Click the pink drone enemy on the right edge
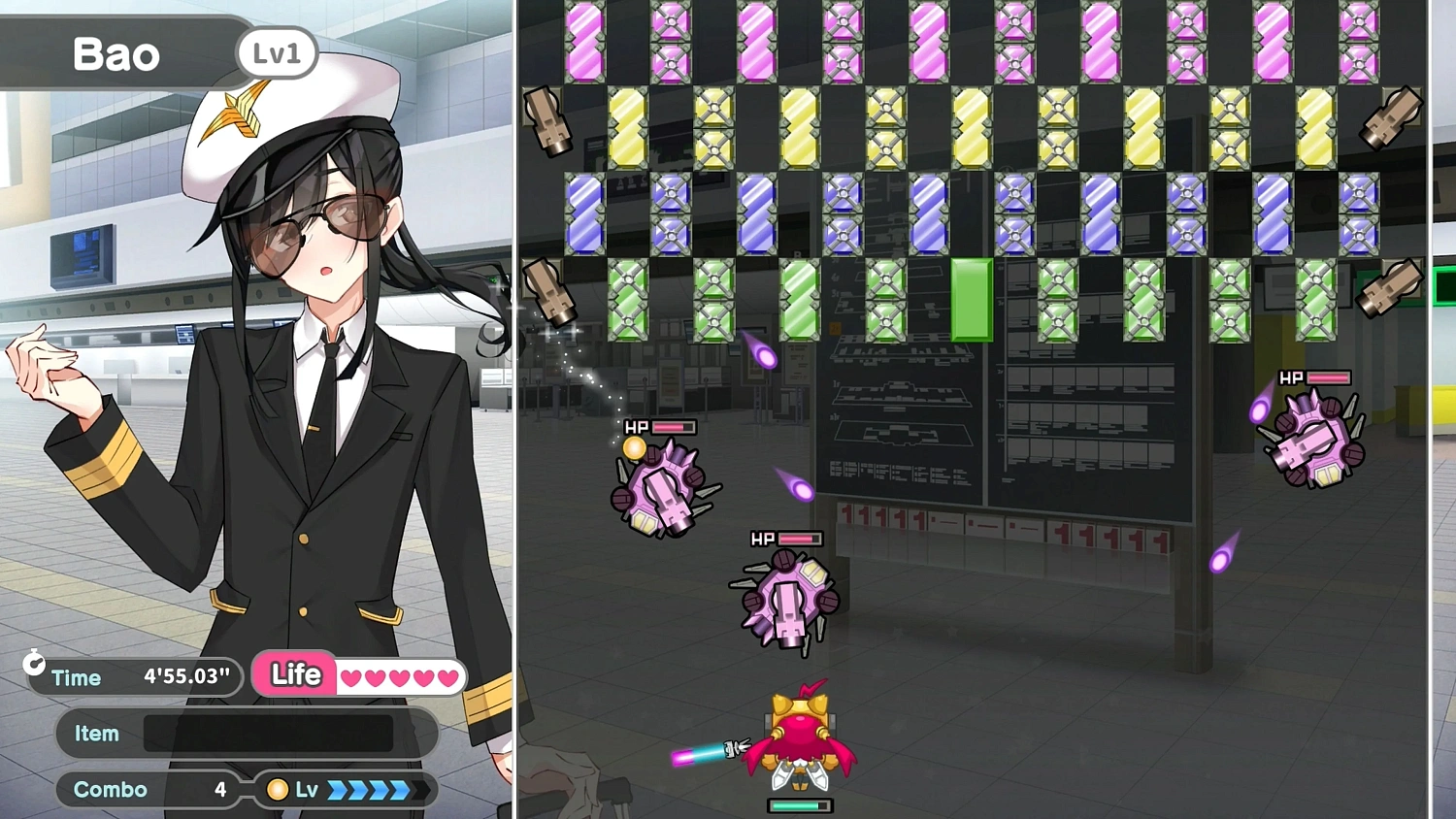Image resolution: width=1456 pixels, height=819 pixels. (1315, 437)
